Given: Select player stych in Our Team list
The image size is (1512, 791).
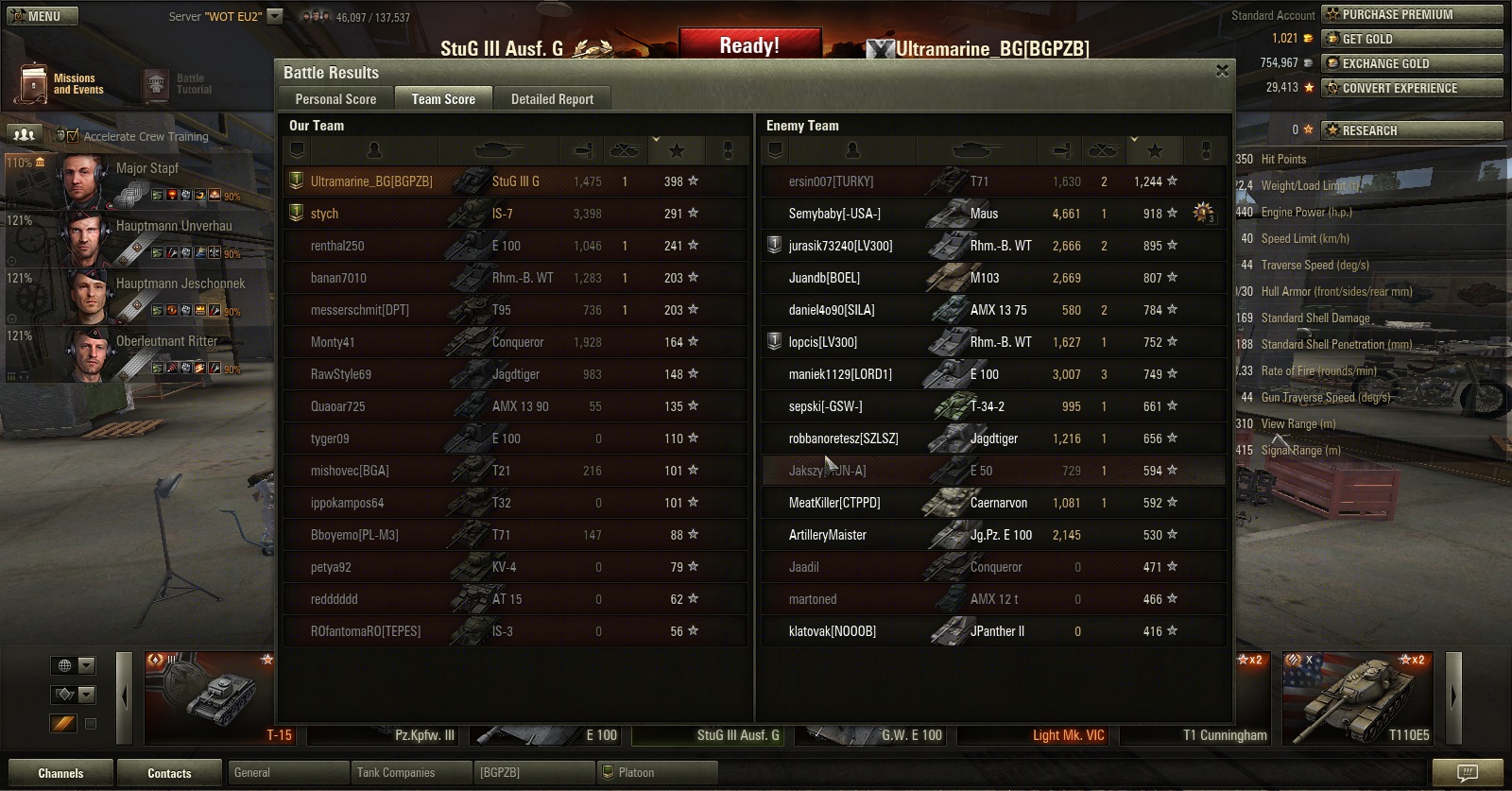Looking at the screenshot, I should [324, 214].
